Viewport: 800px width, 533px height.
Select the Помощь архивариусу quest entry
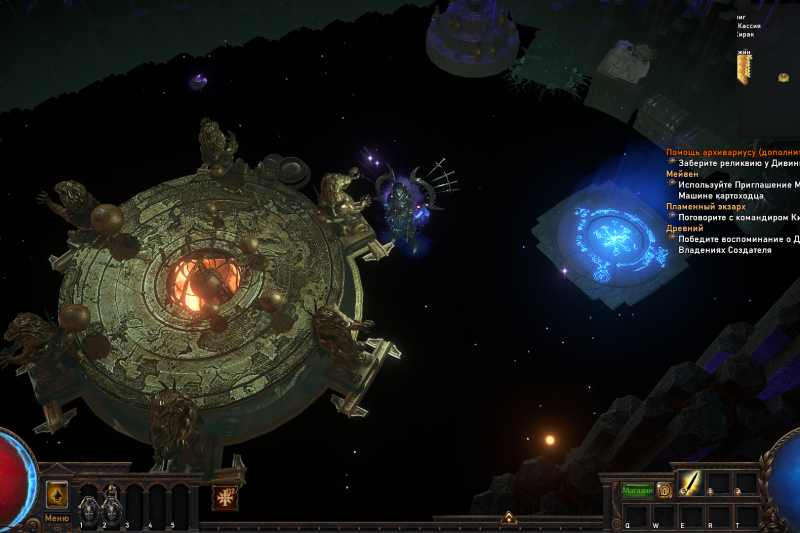click(x=732, y=152)
